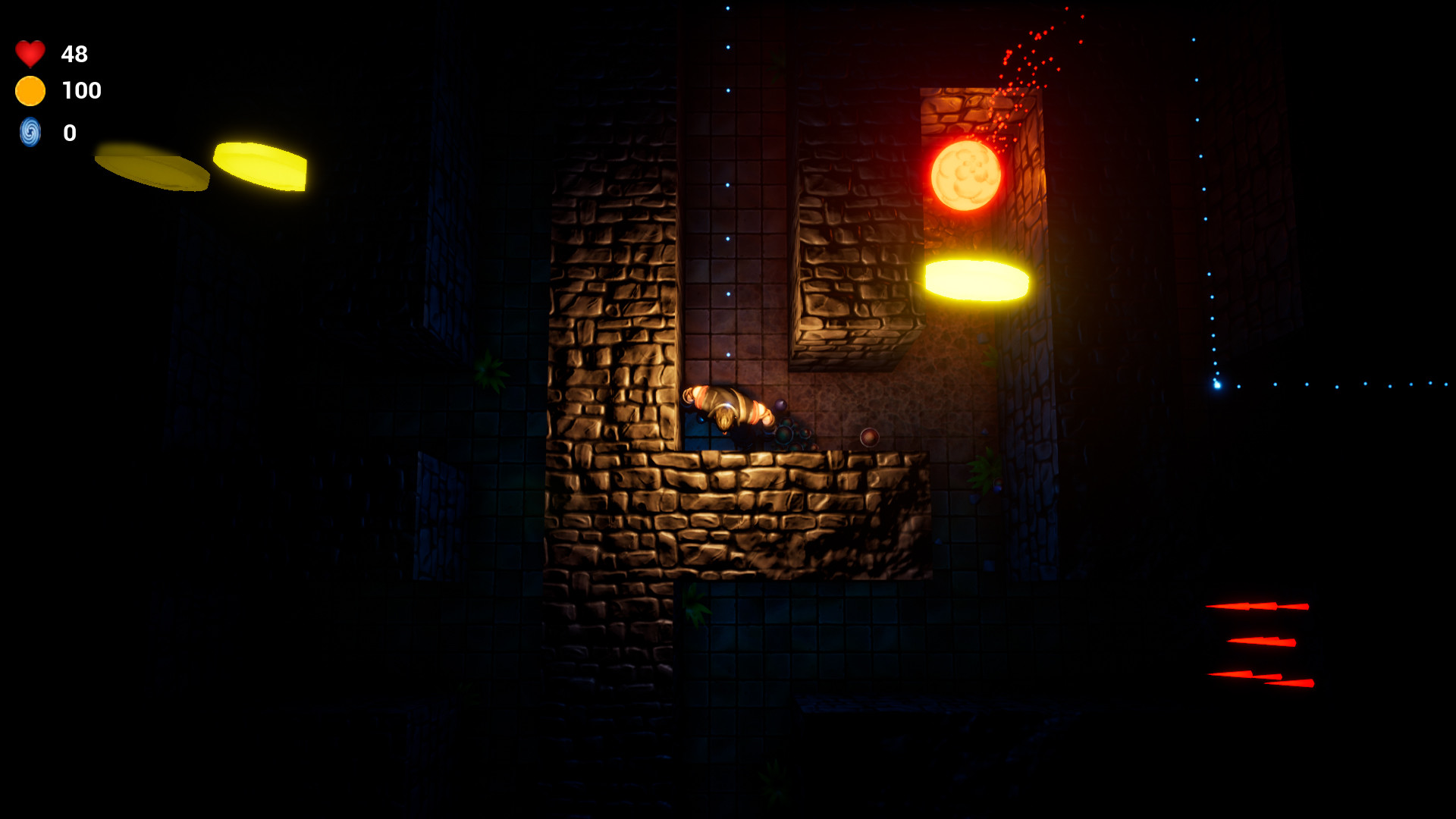Click the red heart health icon

pos(30,54)
